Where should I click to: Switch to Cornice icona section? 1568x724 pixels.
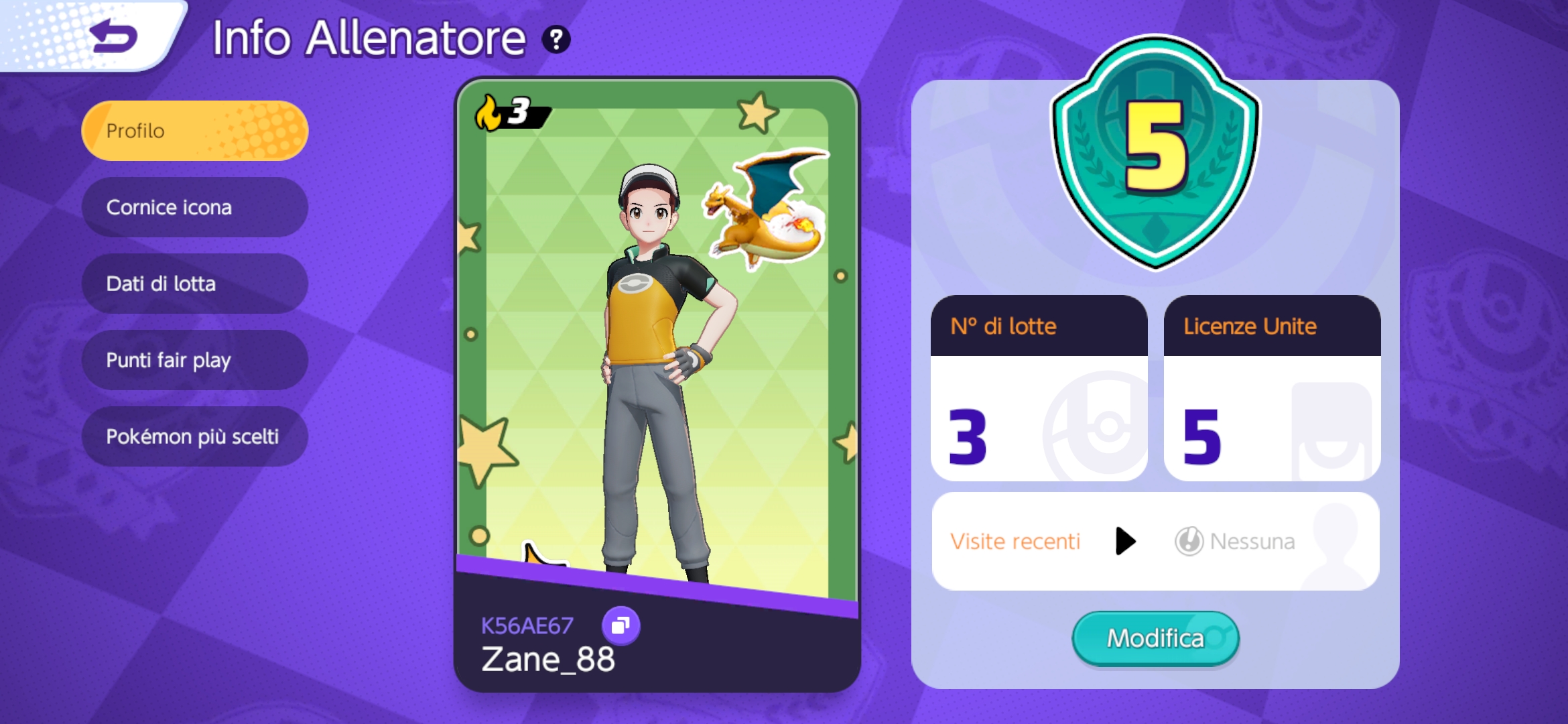click(194, 207)
